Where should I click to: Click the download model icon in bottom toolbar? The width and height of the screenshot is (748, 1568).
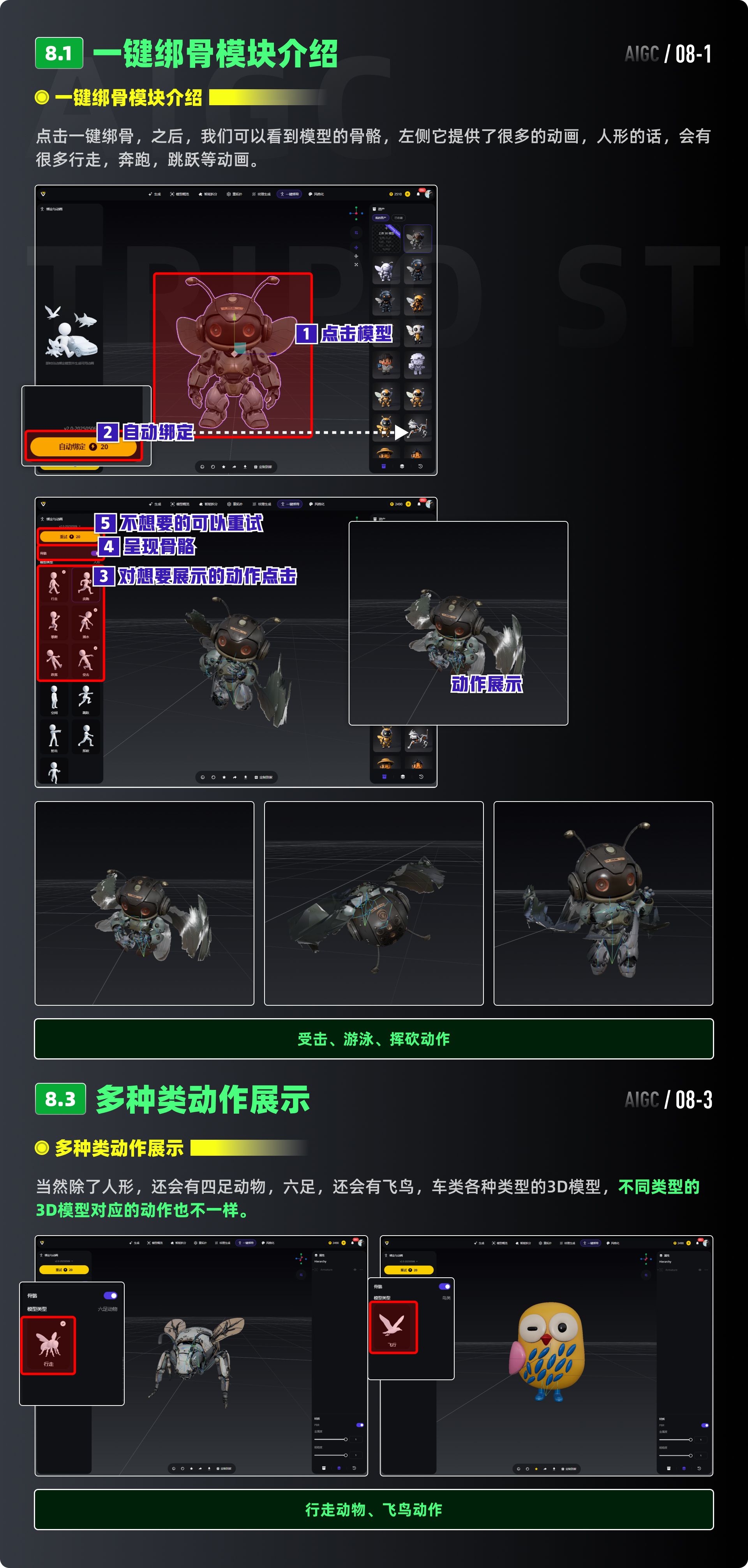coord(245,467)
